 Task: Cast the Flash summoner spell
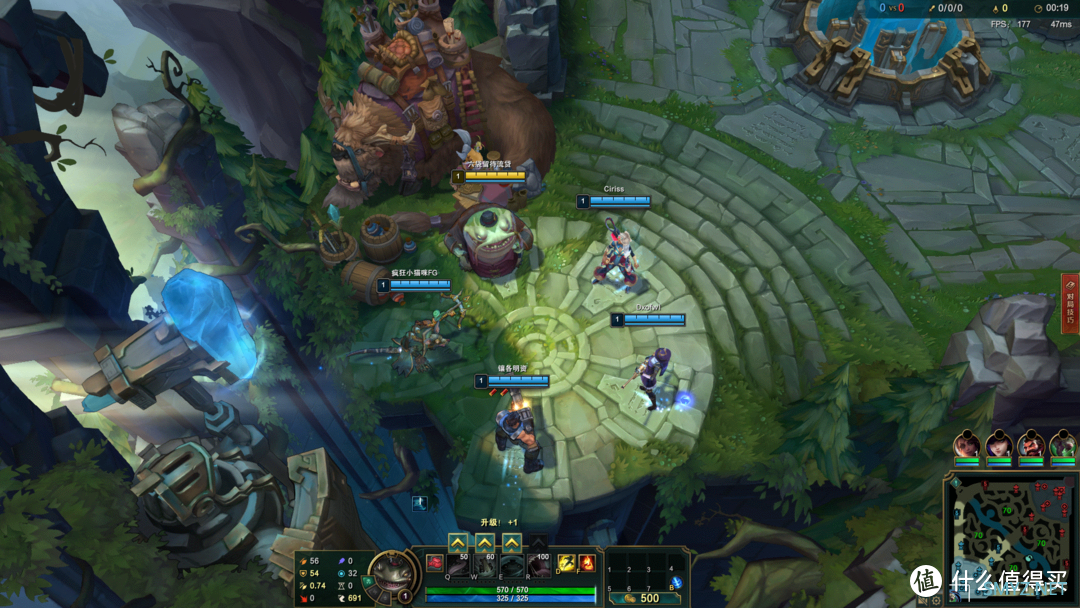click(x=566, y=563)
